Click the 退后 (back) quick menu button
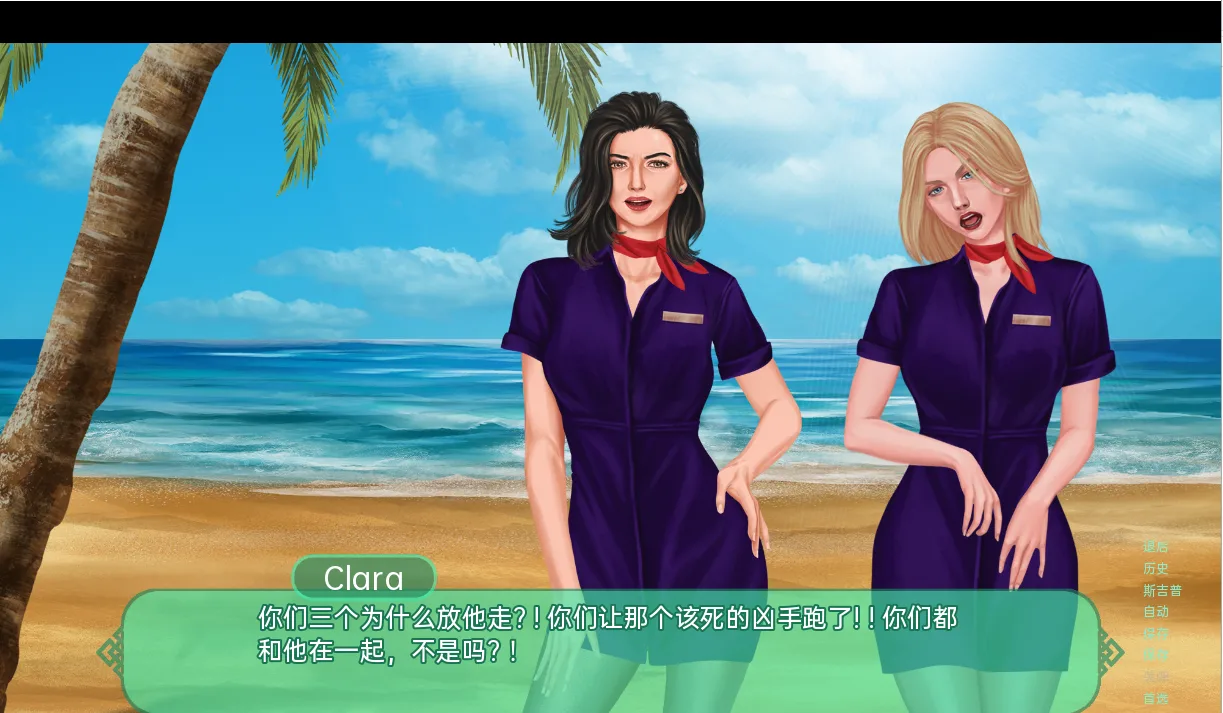This screenshot has width=1223, height=713. click(x=1155, y=547)
